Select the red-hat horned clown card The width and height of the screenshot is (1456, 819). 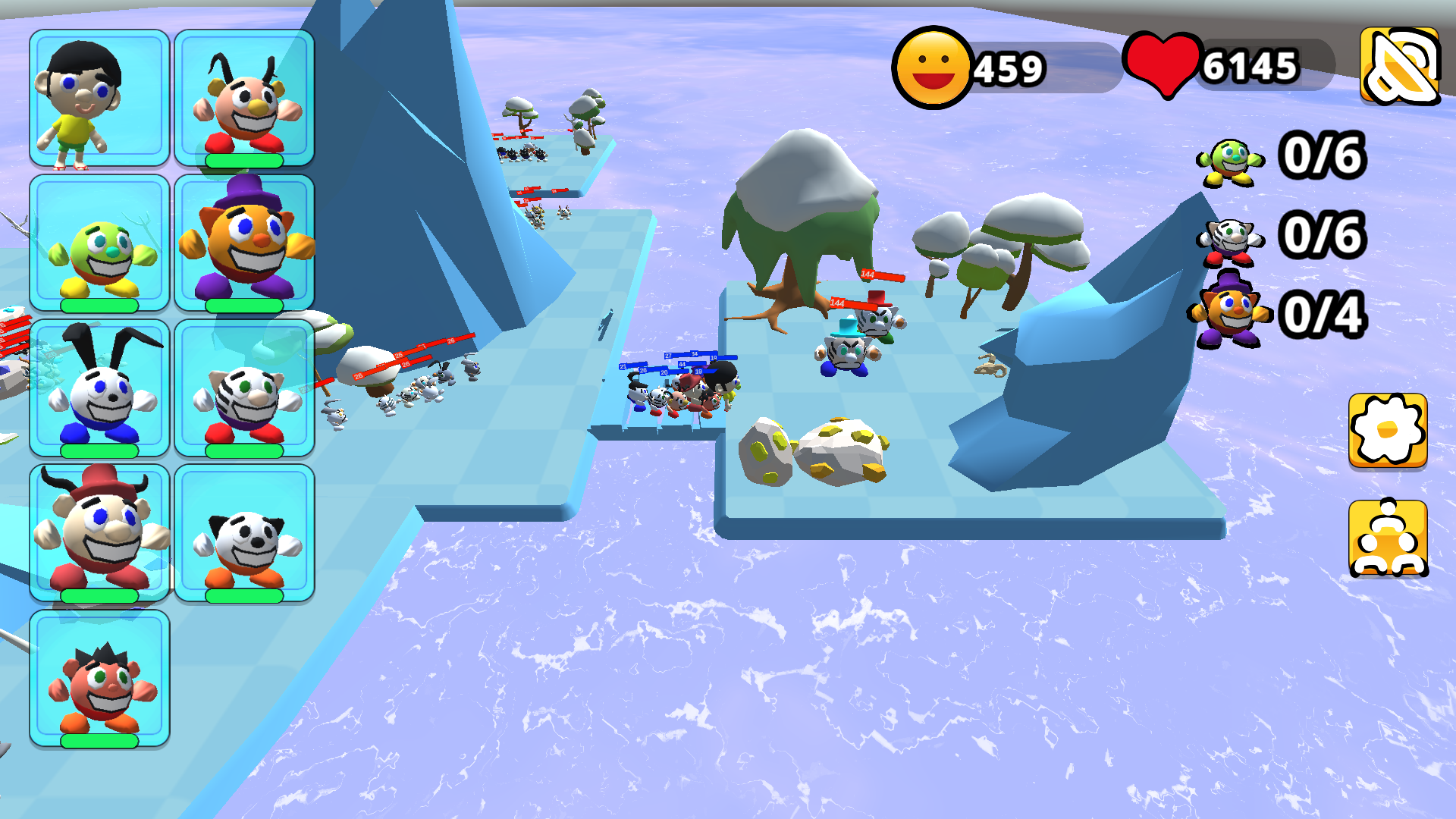99,532
